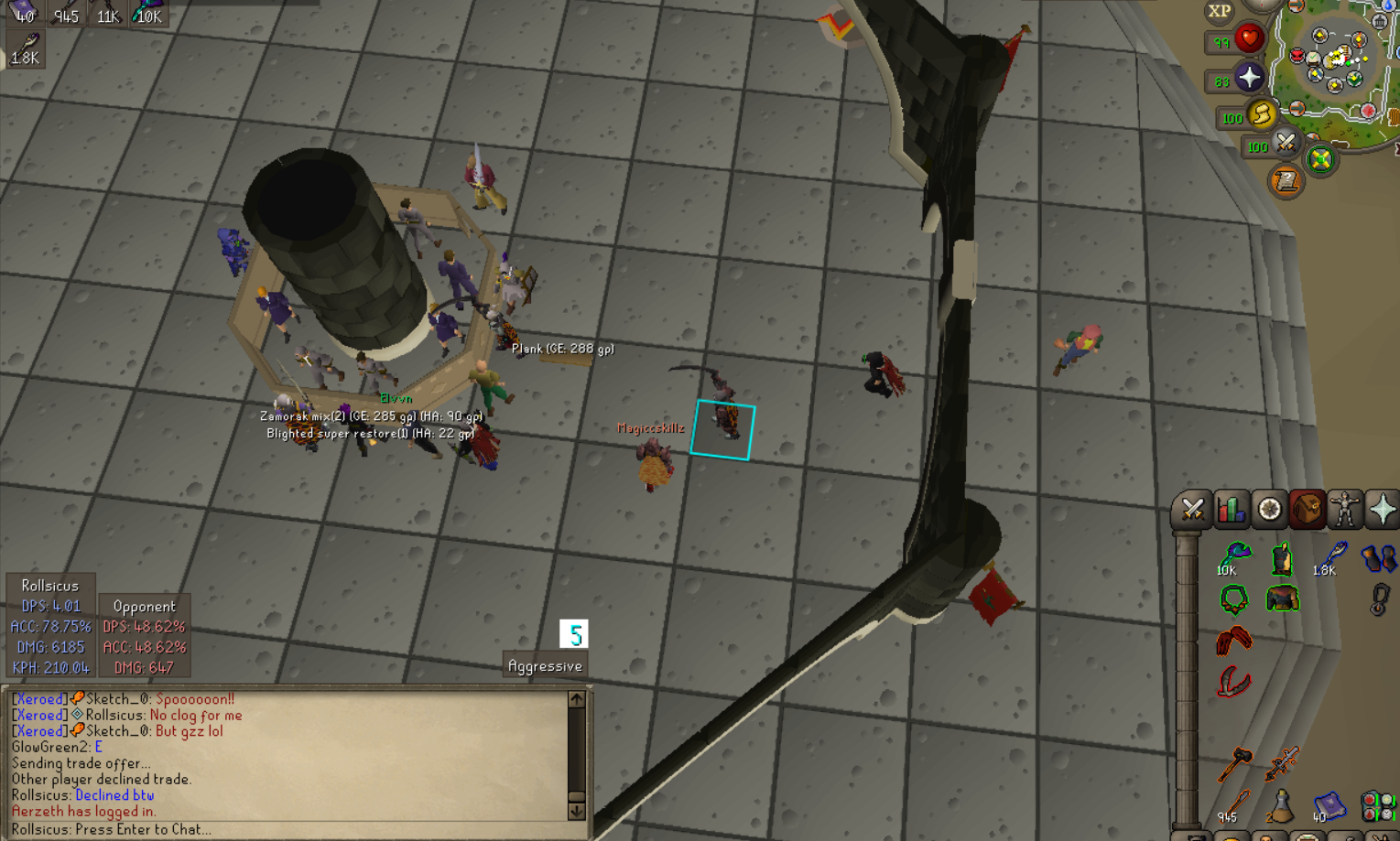This screenshot has height=841, width=1400.
Task: Switch to the Skills tab
Action: pyautogui.click(x=1231, y=510)
